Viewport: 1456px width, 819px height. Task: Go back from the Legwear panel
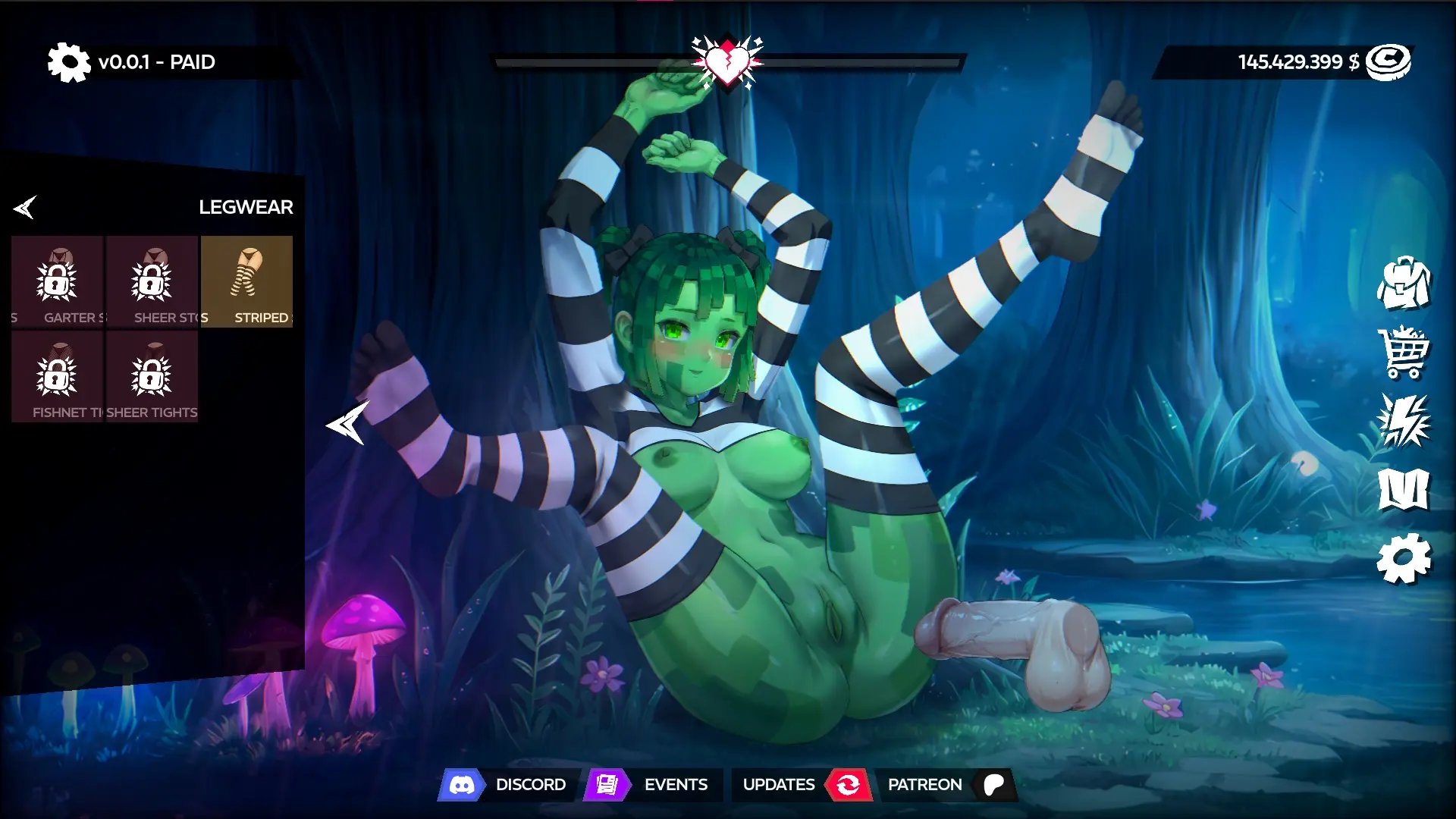click(25, 207)
